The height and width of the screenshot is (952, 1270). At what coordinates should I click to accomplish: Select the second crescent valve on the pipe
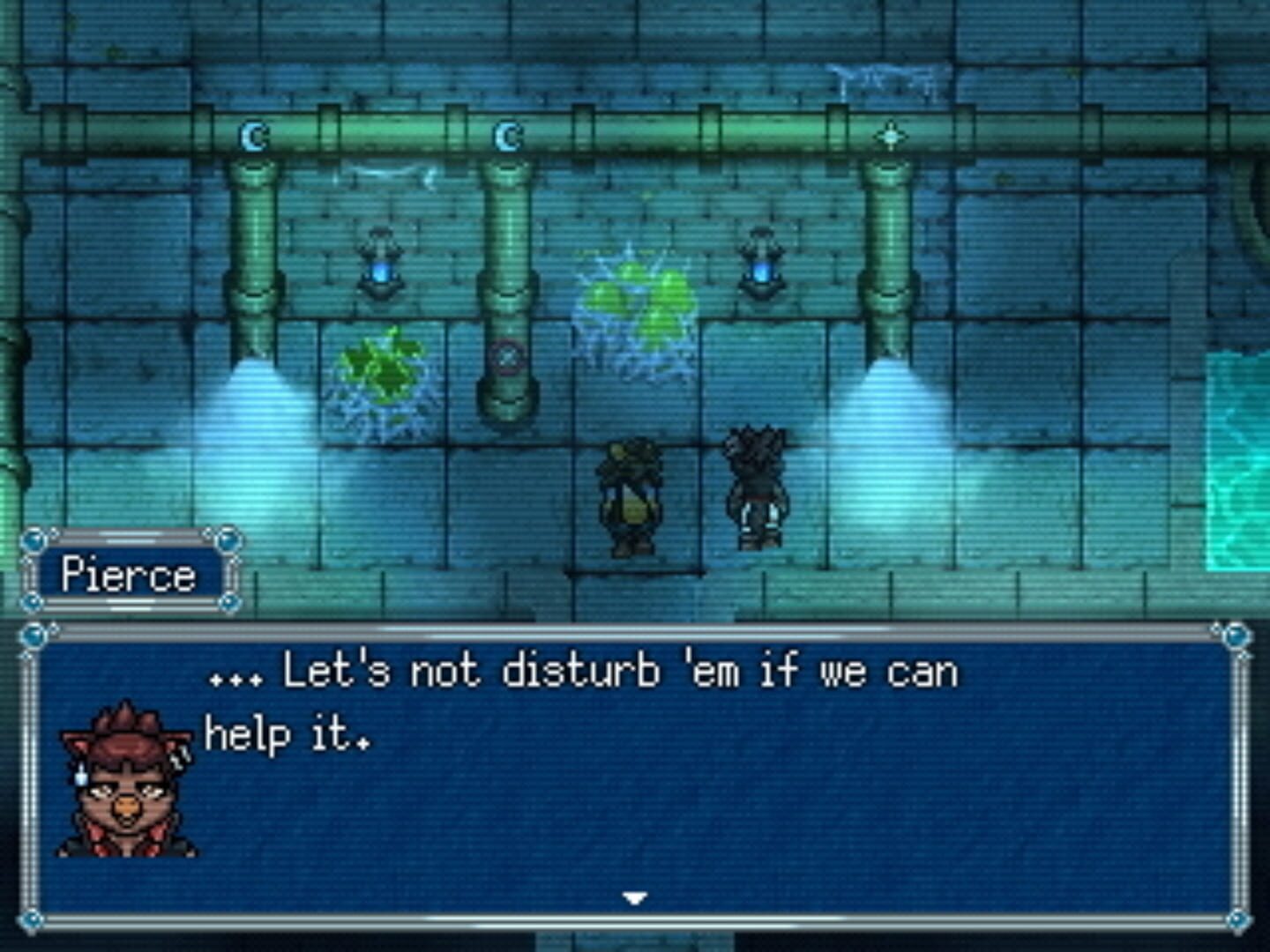(506, 135)
